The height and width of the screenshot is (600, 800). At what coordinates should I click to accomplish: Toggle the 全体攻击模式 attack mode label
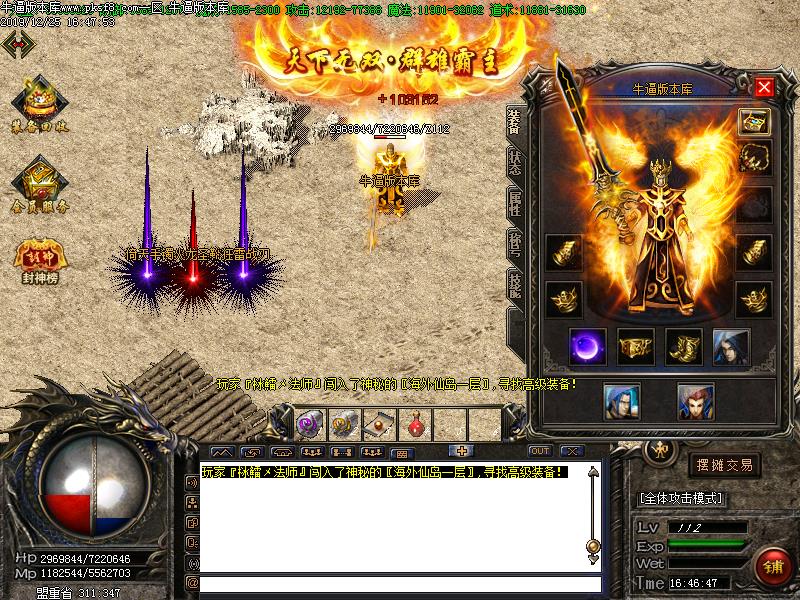(681, 497)
